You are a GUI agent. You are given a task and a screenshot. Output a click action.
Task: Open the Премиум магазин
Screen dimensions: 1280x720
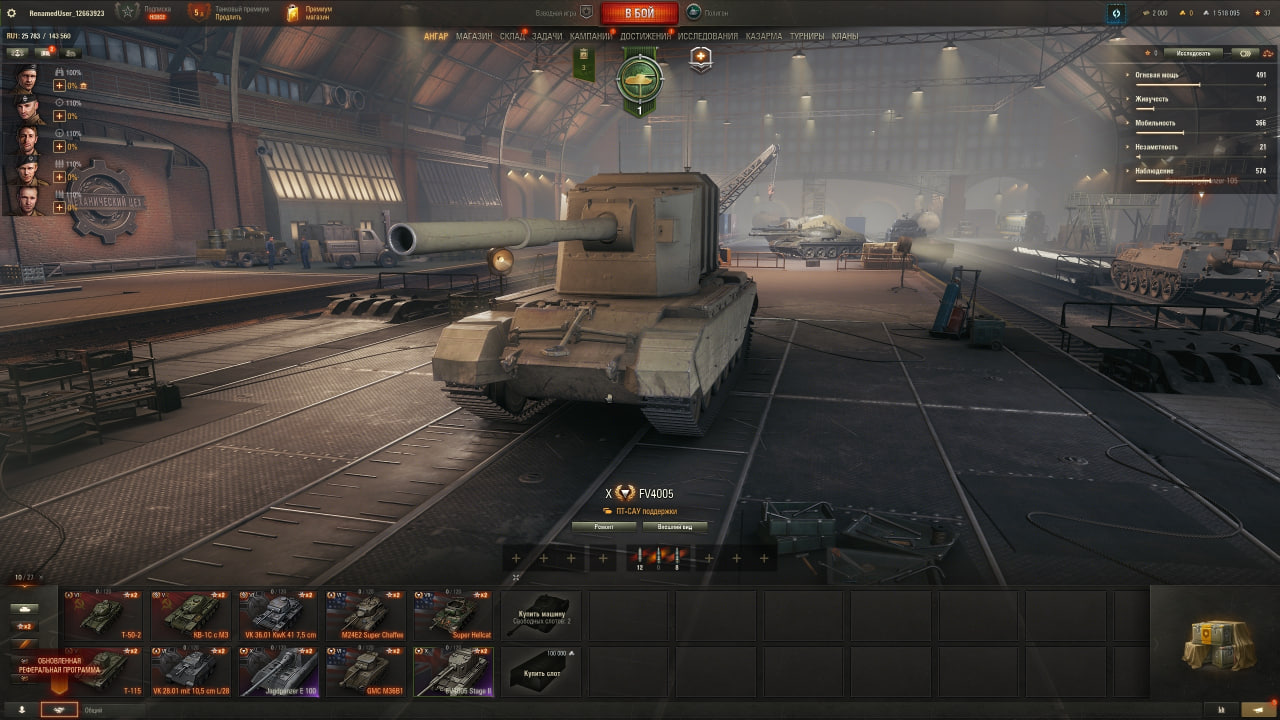pos(308,13)
